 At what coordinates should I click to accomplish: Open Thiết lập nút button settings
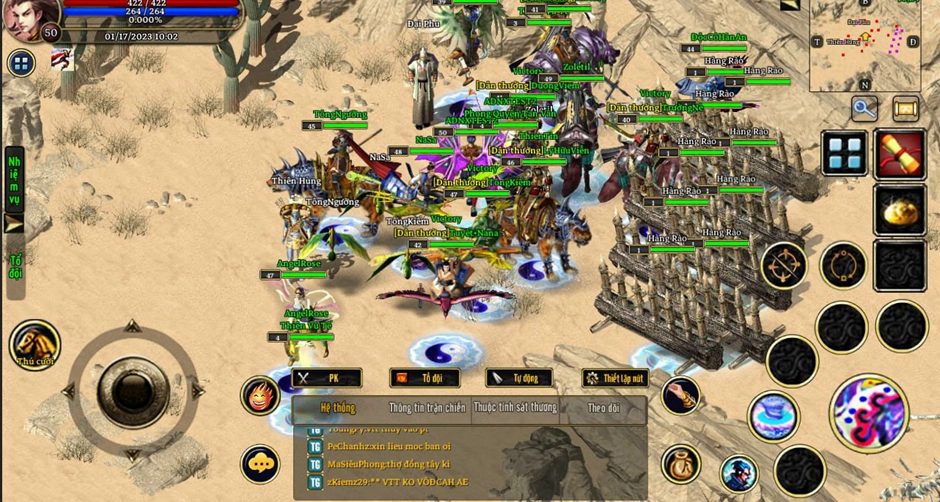pyautogui.click(x=615, y=378)
